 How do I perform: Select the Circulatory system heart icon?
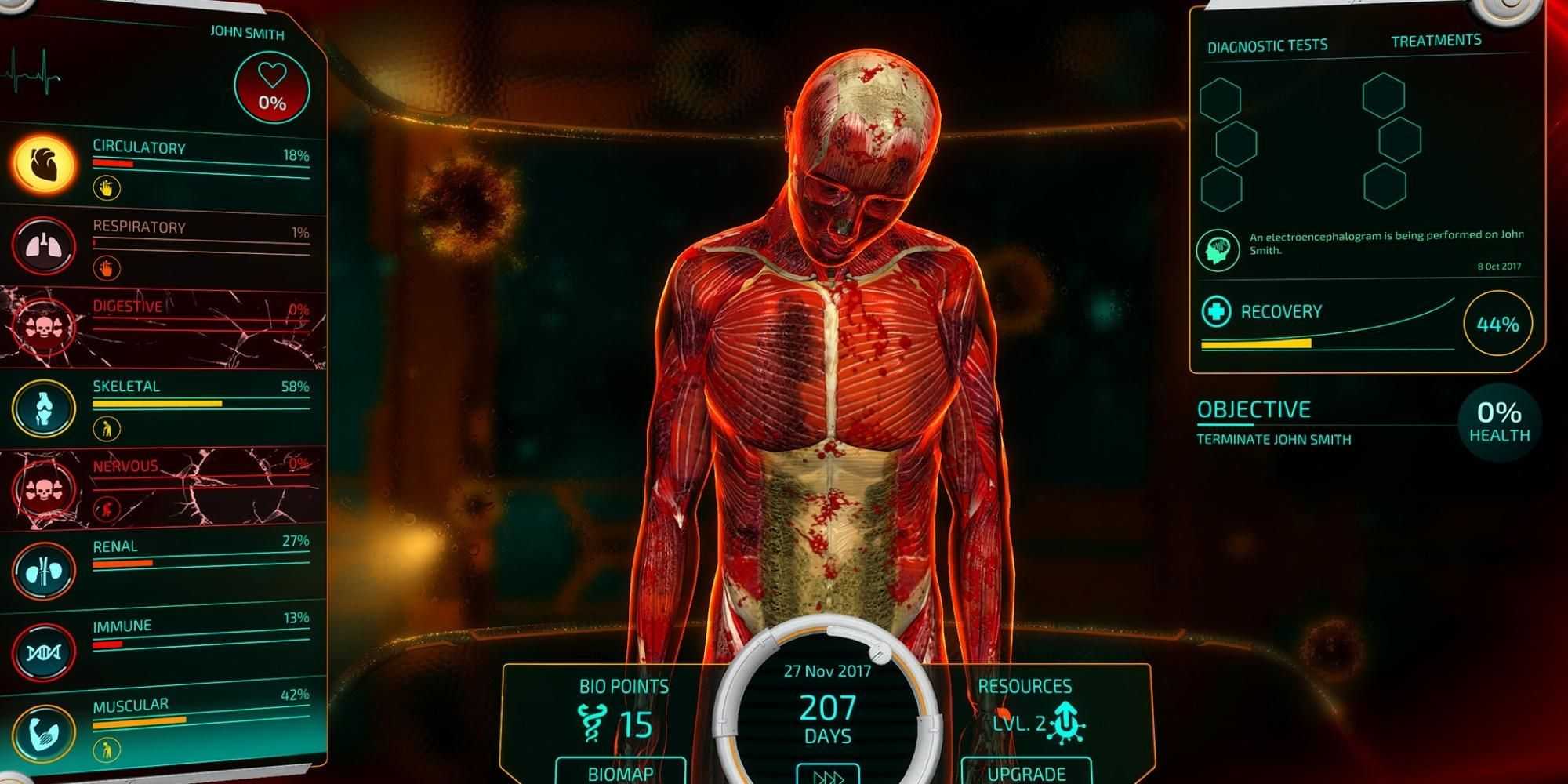click(x=44, y=164)
